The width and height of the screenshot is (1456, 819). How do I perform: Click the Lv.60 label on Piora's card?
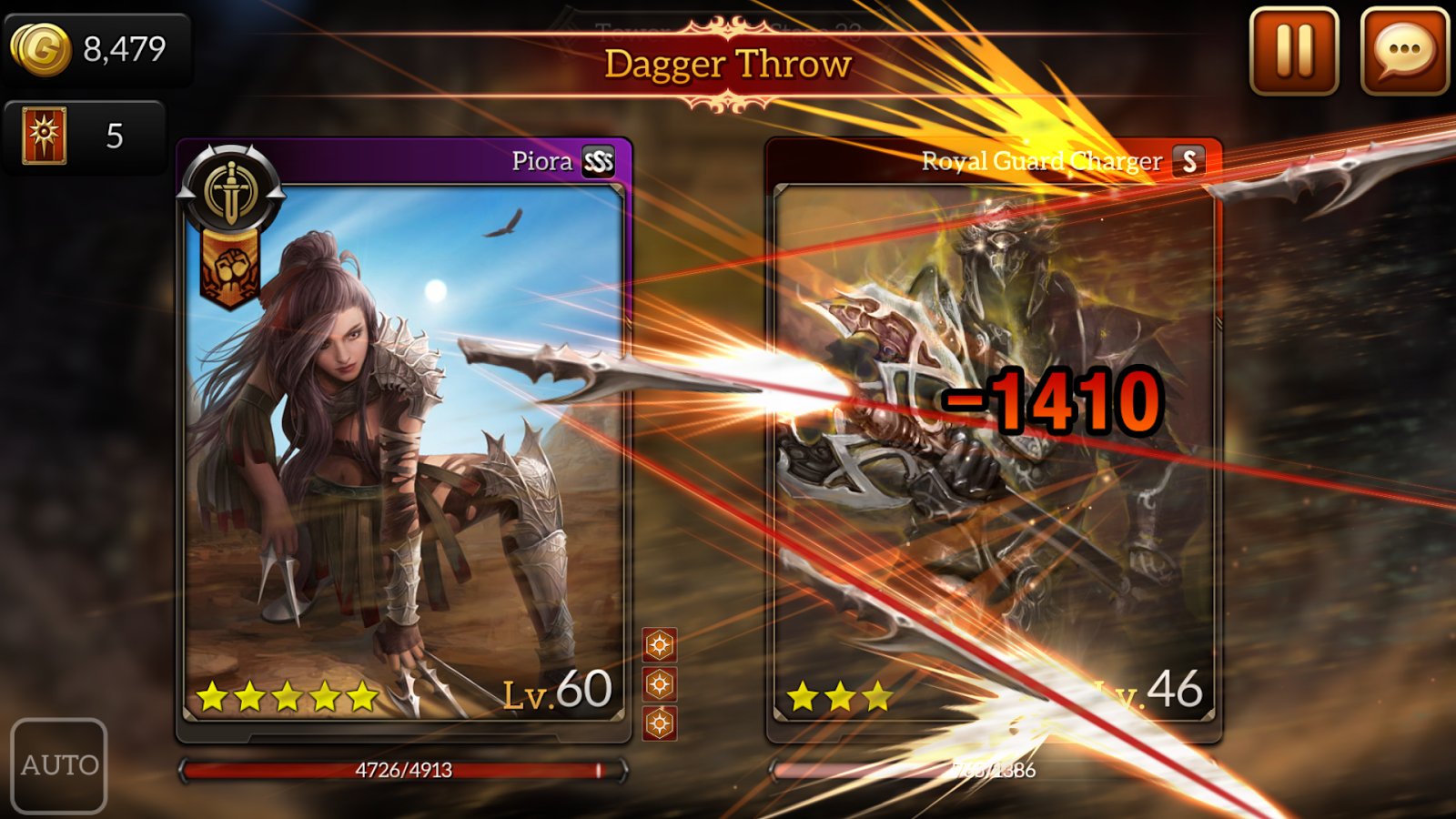pos(556,694)
